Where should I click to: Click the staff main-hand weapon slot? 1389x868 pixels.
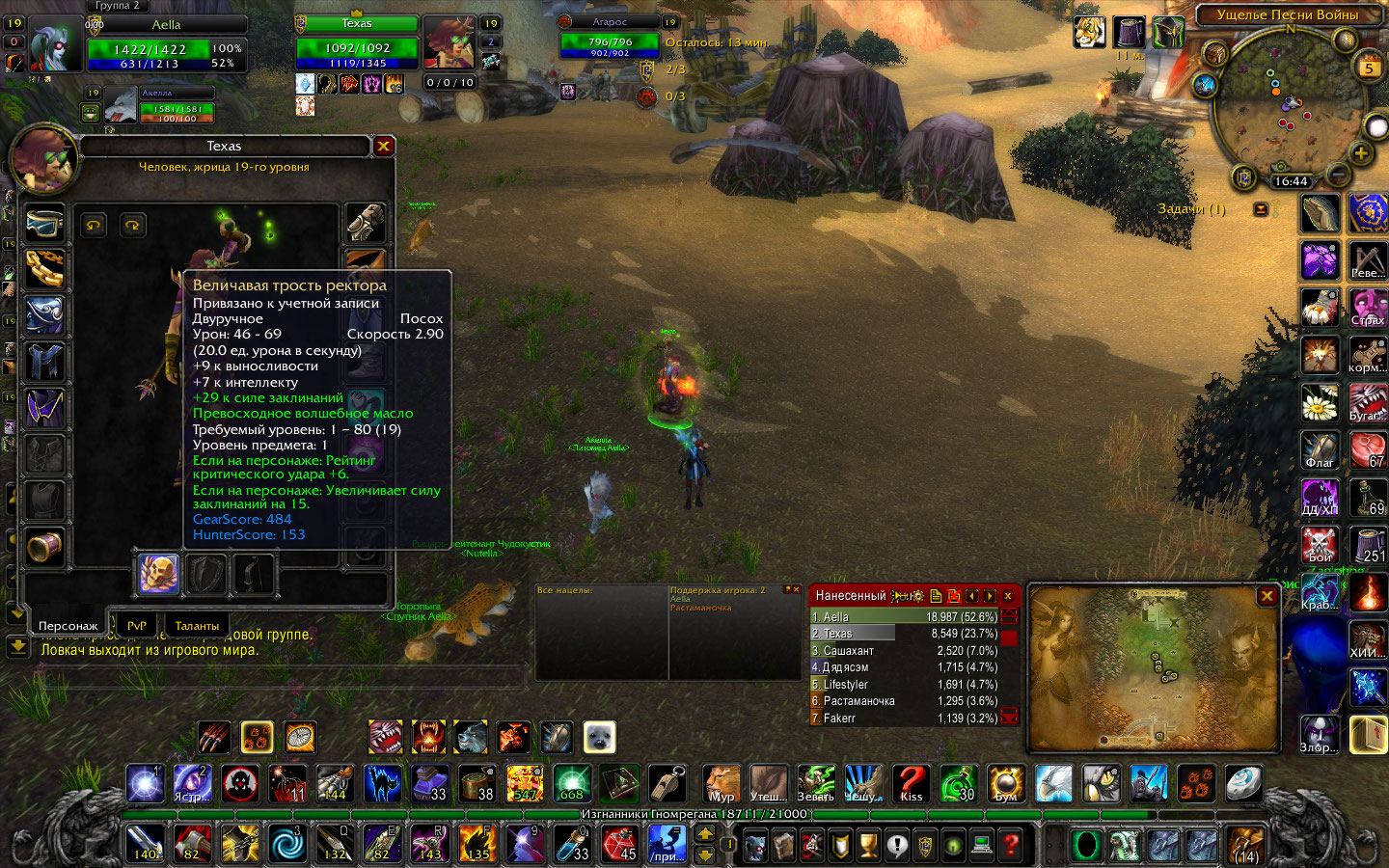pyautogui.click(x=158, y=575)
